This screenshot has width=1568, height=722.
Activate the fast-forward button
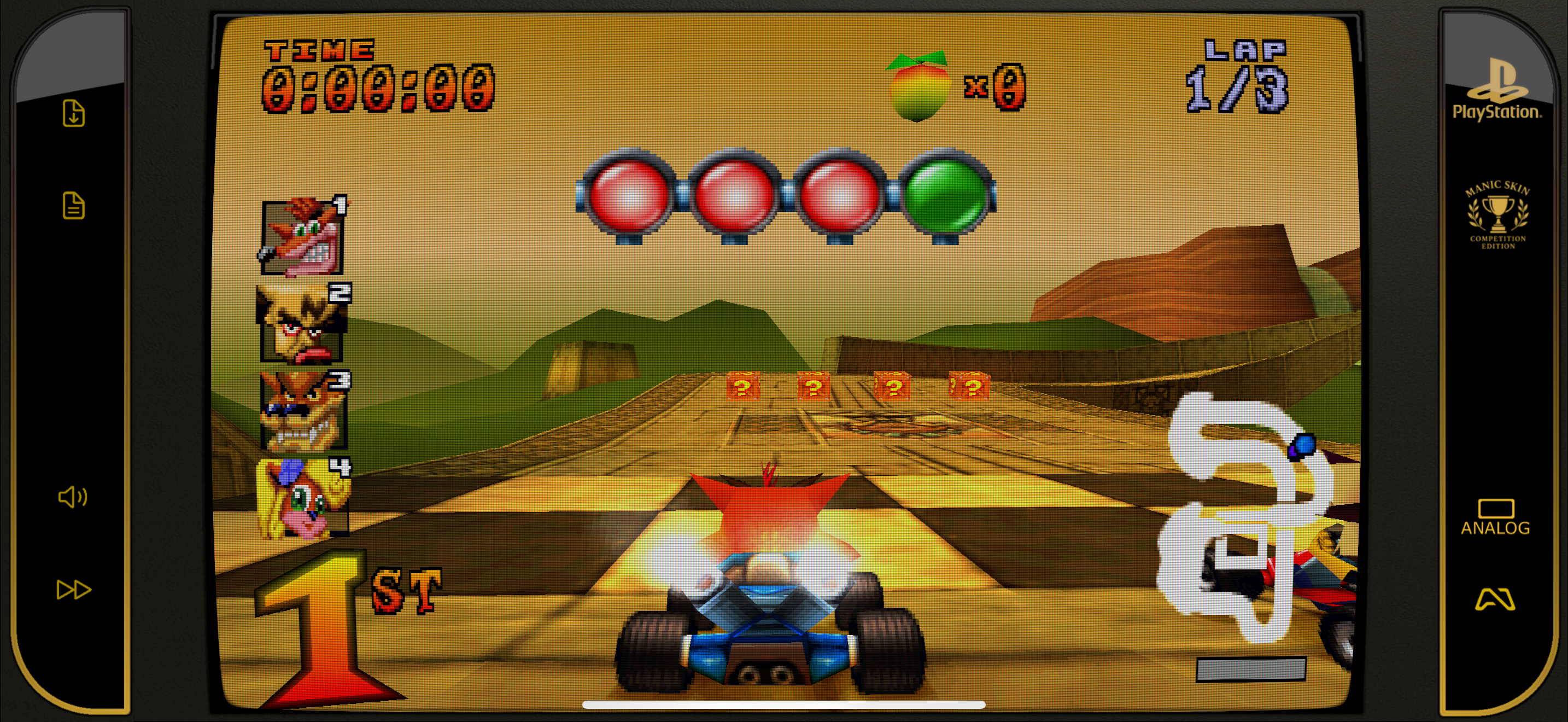[74, 589]
